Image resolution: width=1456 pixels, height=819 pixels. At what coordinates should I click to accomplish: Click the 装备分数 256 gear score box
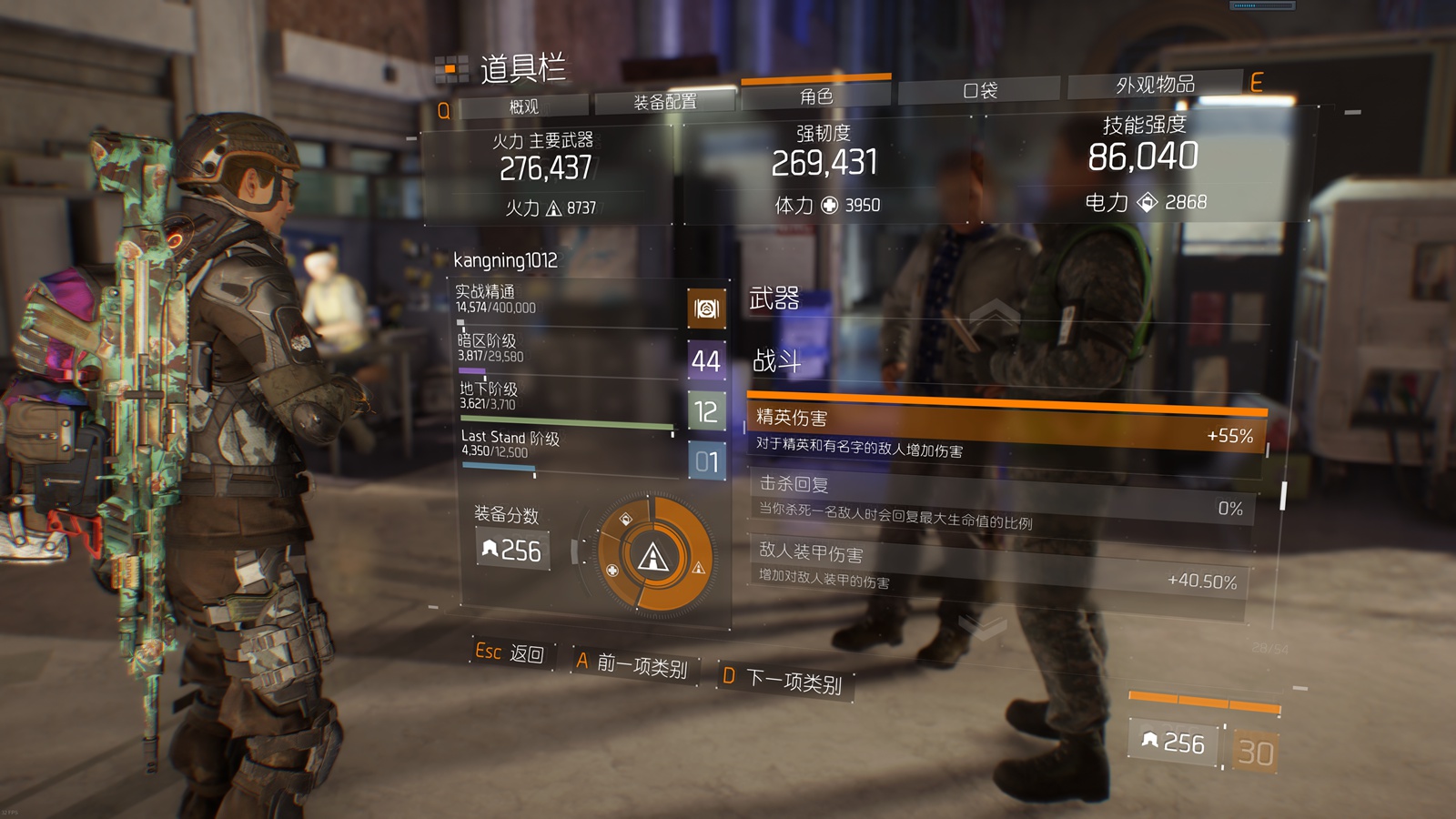pos(512,550)
